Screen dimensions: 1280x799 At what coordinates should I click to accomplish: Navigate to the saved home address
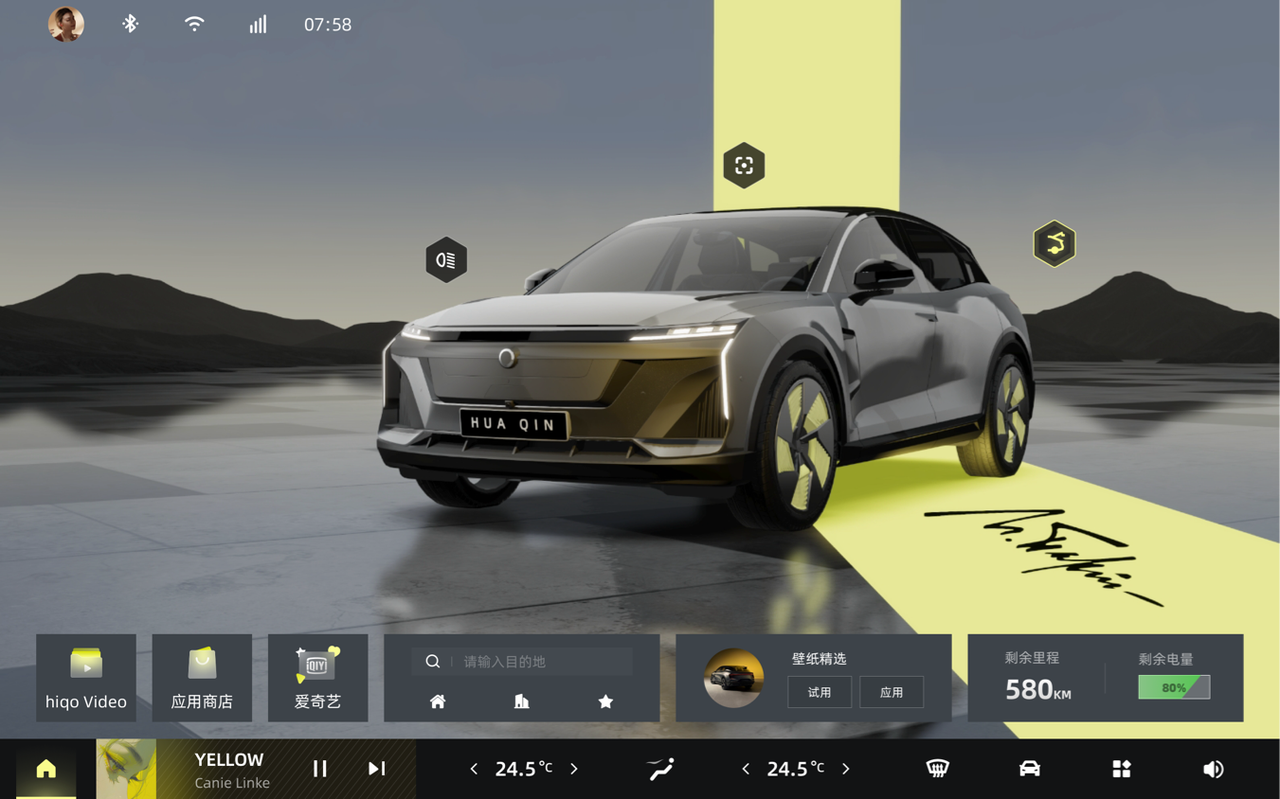[x=438, y=702]
